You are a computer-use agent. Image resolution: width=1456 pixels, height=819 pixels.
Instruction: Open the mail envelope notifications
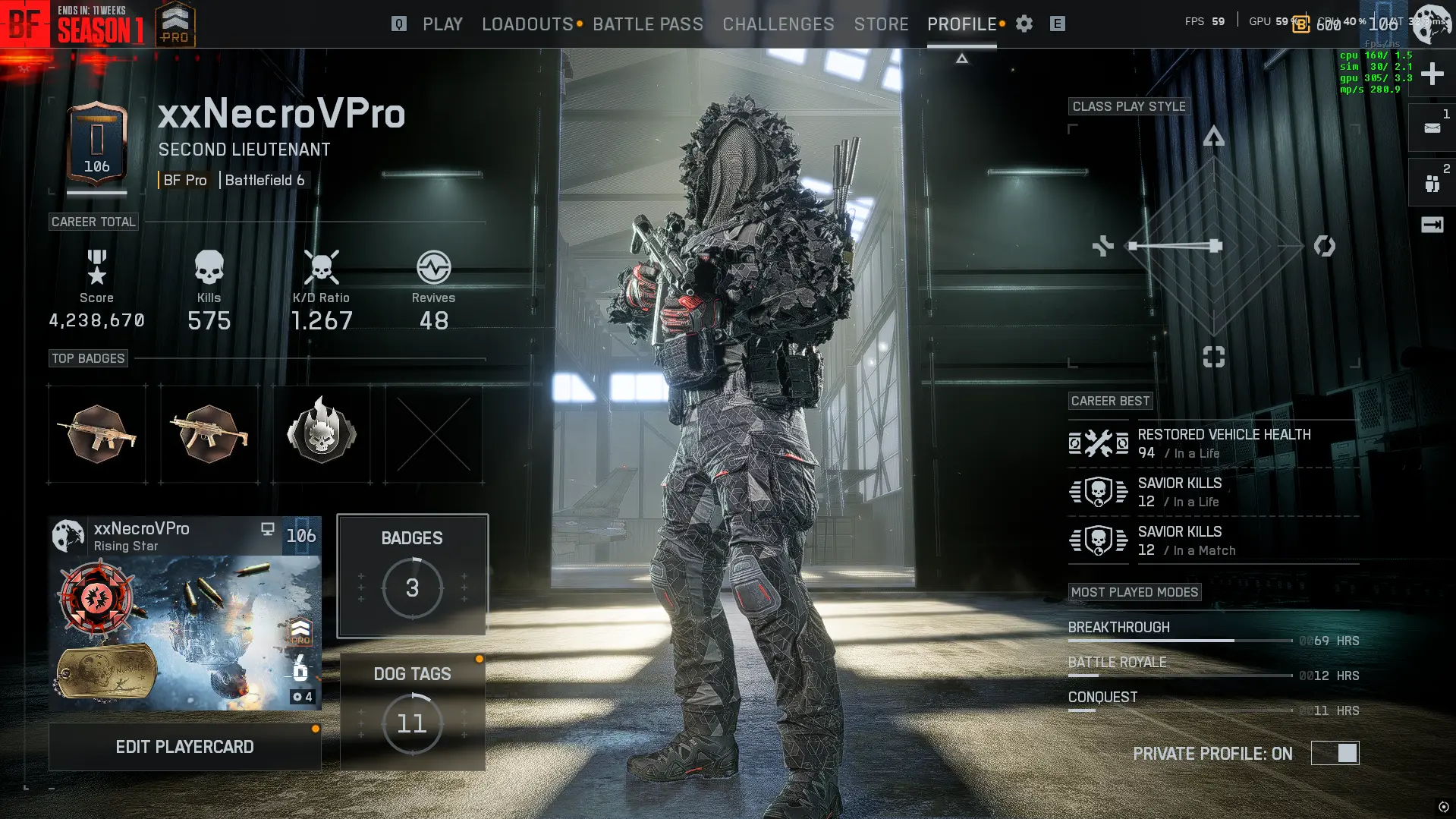point(1432,128)
